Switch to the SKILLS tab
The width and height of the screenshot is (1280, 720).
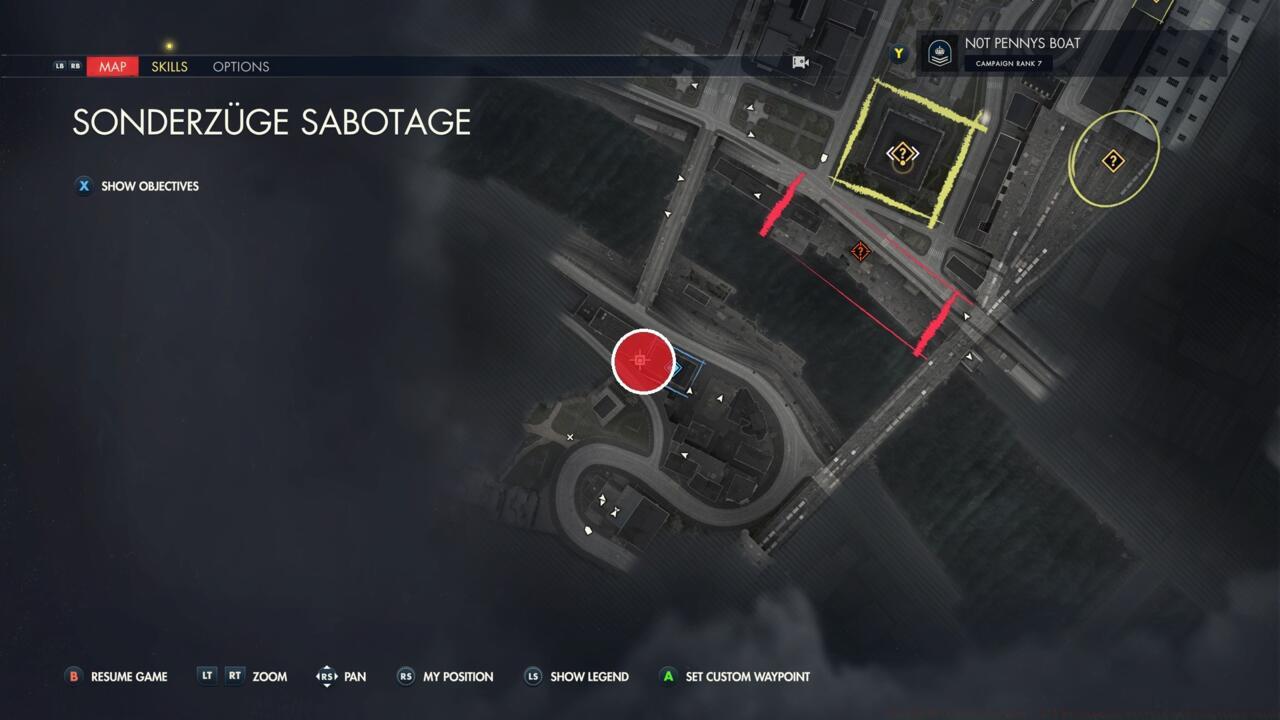(169, 66)
